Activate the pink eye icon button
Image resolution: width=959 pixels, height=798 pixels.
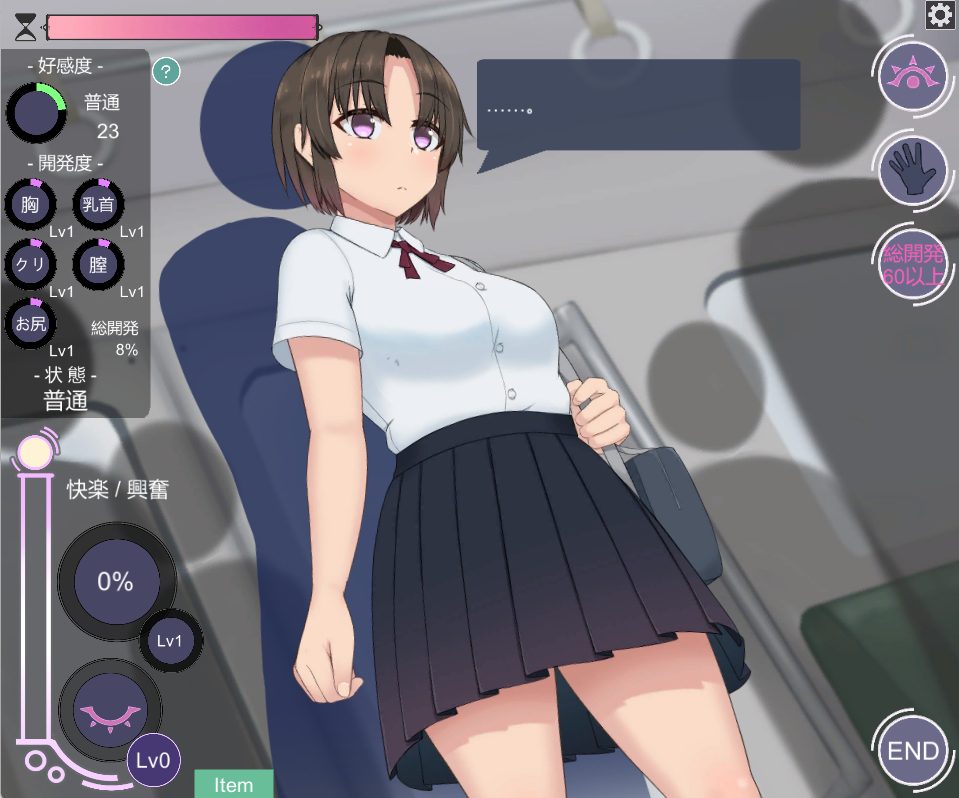(x=912, y=78)
